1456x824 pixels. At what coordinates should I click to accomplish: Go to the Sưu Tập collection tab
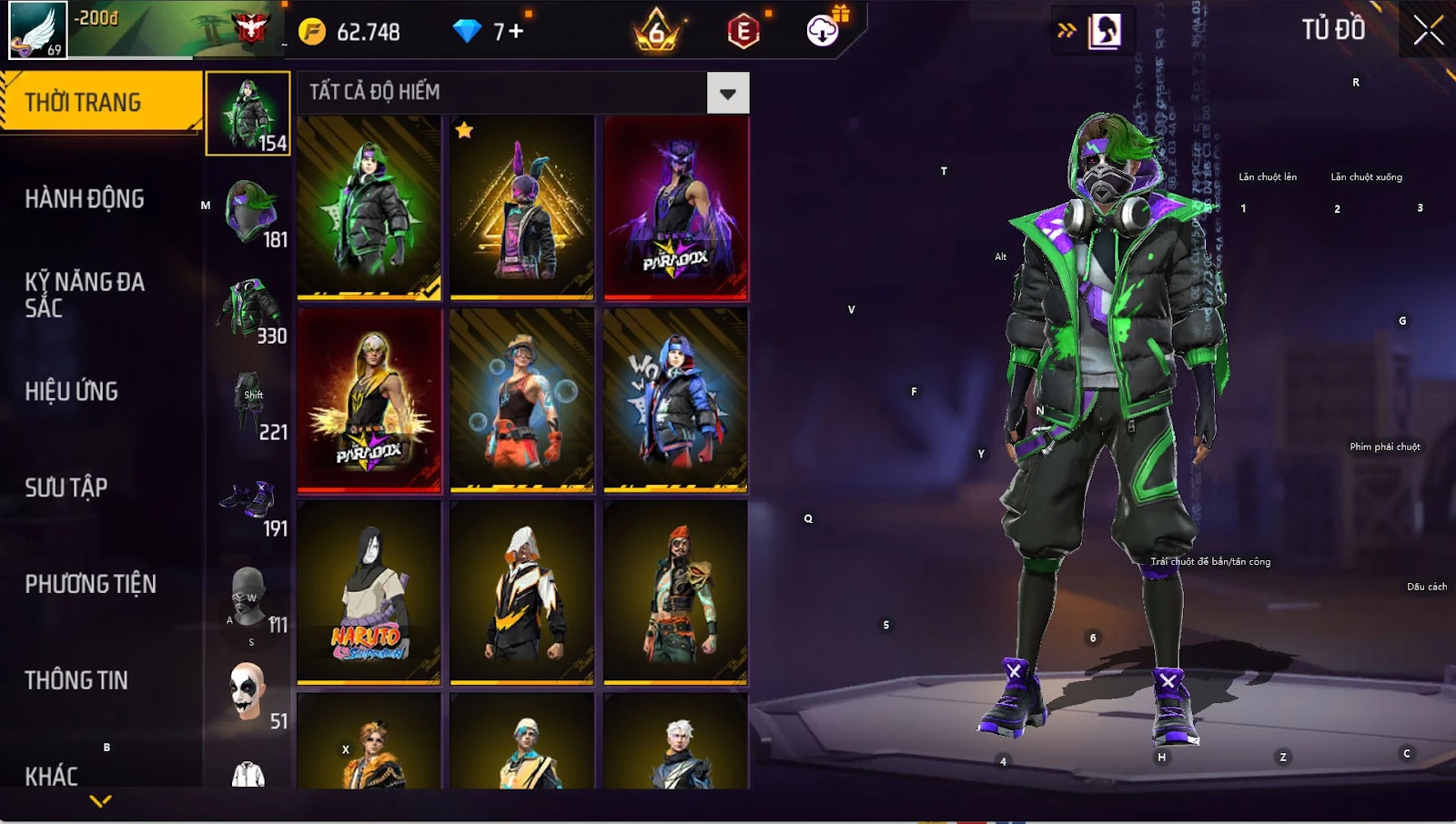66,487
